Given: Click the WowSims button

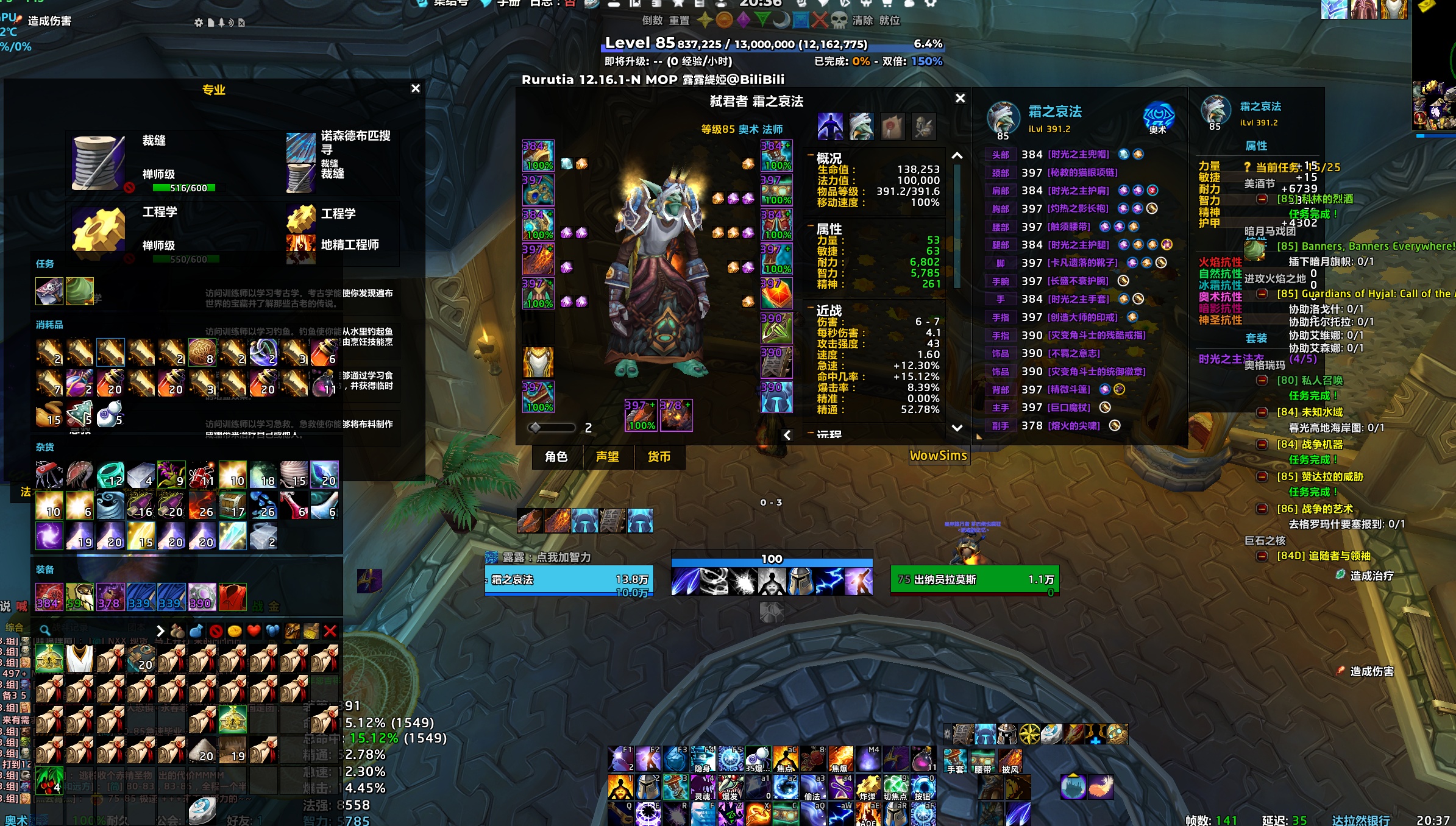Looking at the screenshot, I should (x=938, y=456).
